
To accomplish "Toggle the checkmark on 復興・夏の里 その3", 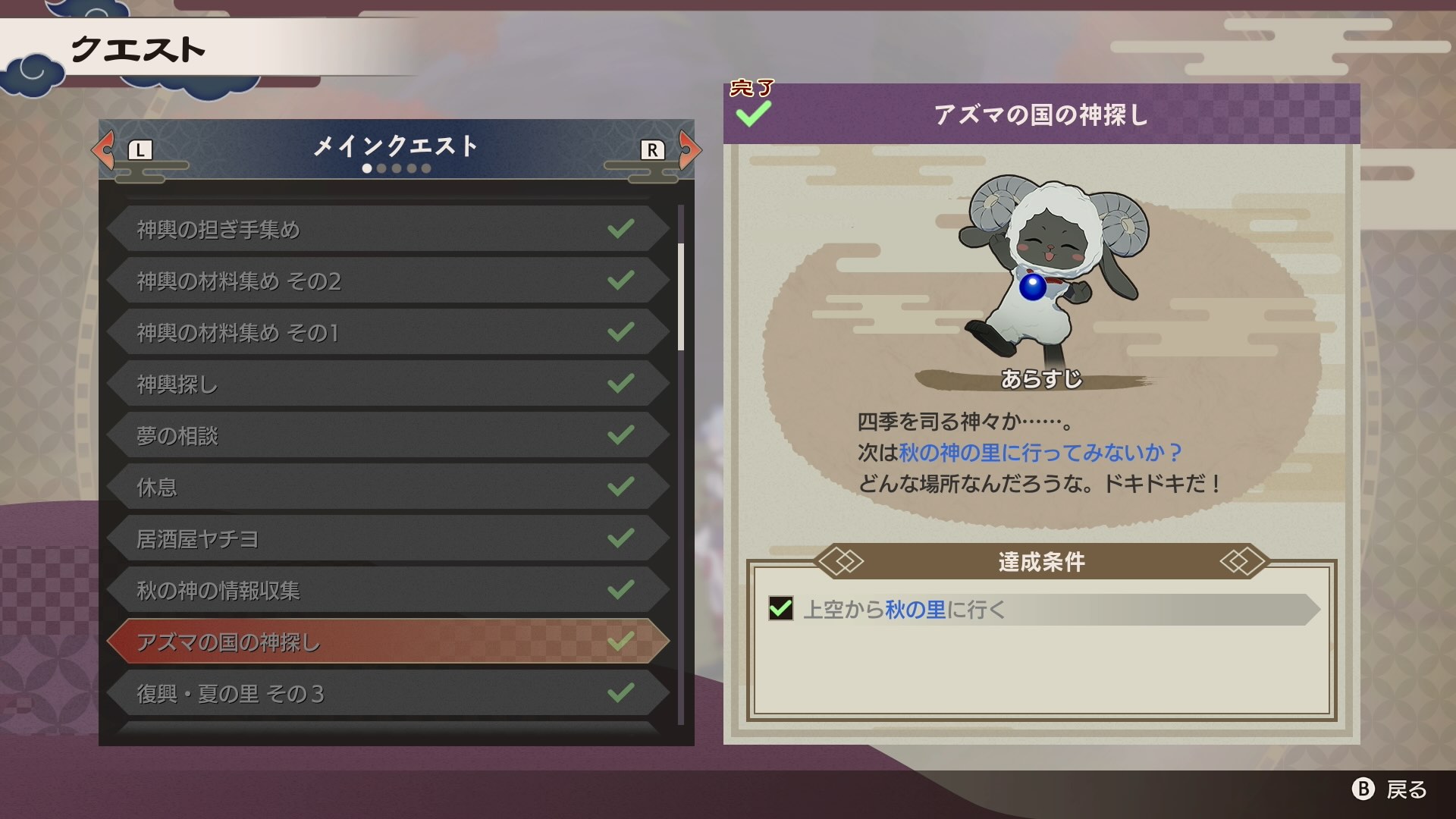I will [620, 692].
